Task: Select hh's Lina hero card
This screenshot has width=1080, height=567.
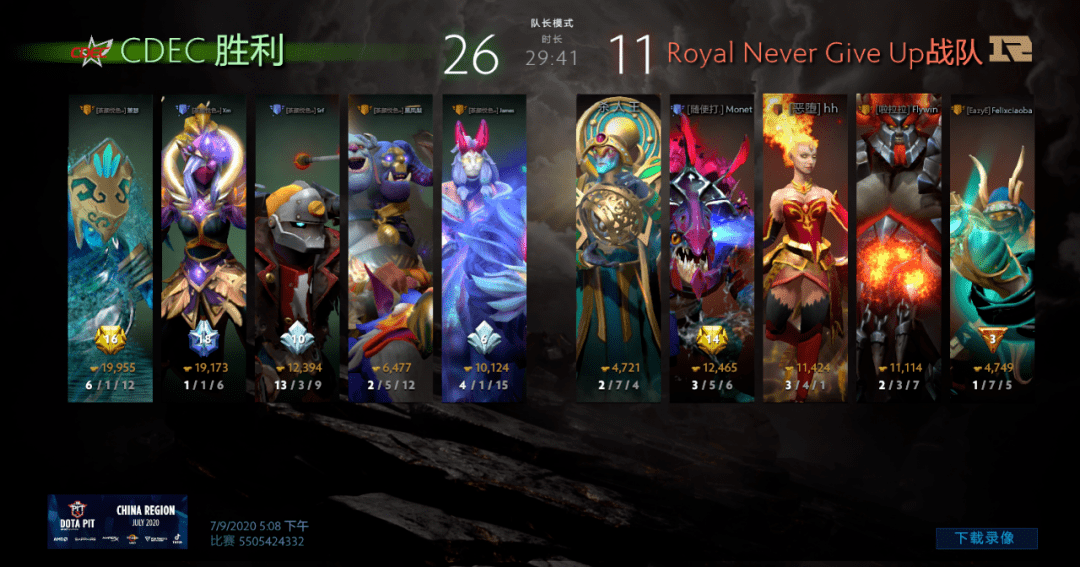Action: (805, 248)
